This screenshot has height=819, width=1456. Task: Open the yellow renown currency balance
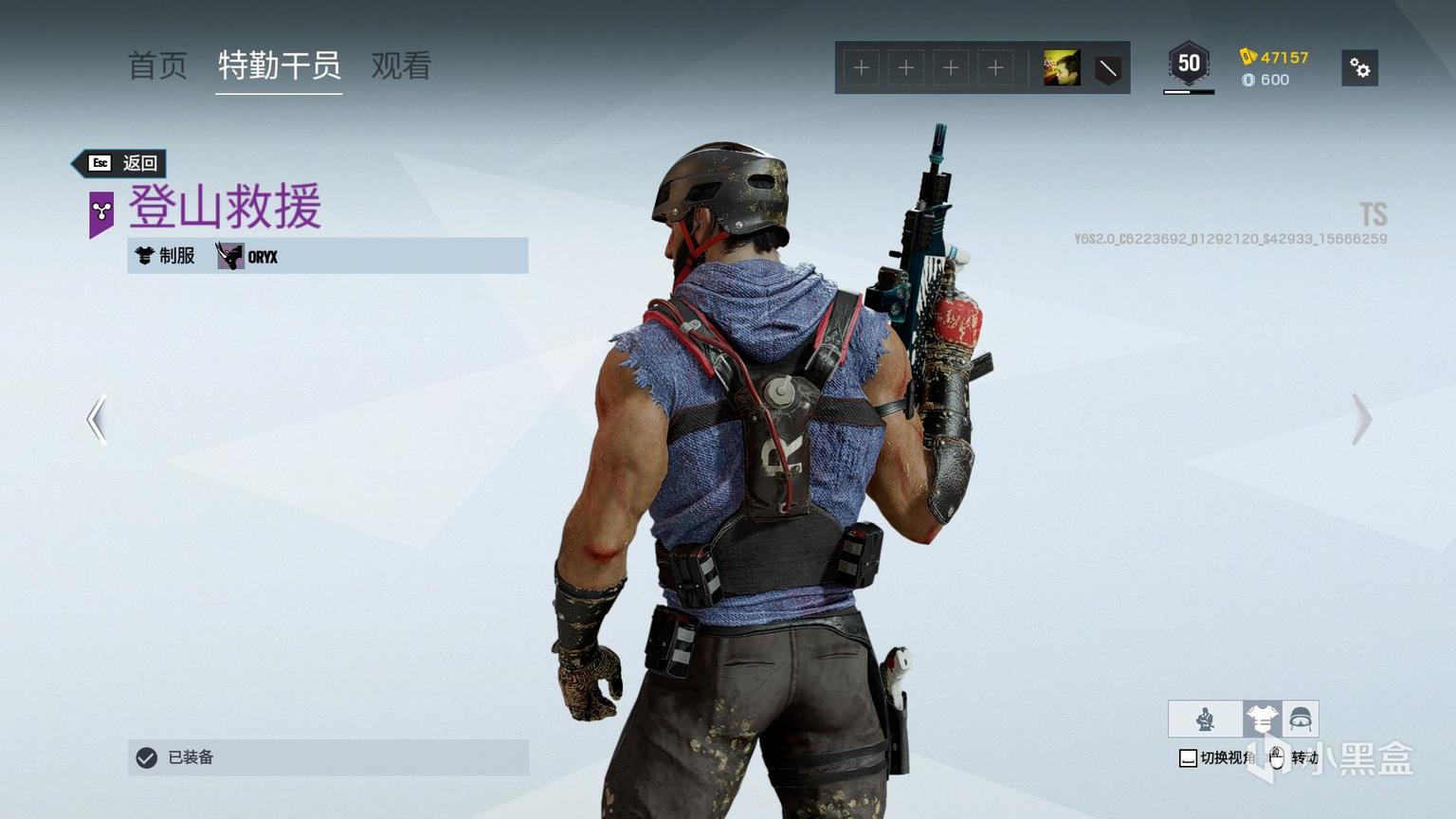coord(1274,57)
